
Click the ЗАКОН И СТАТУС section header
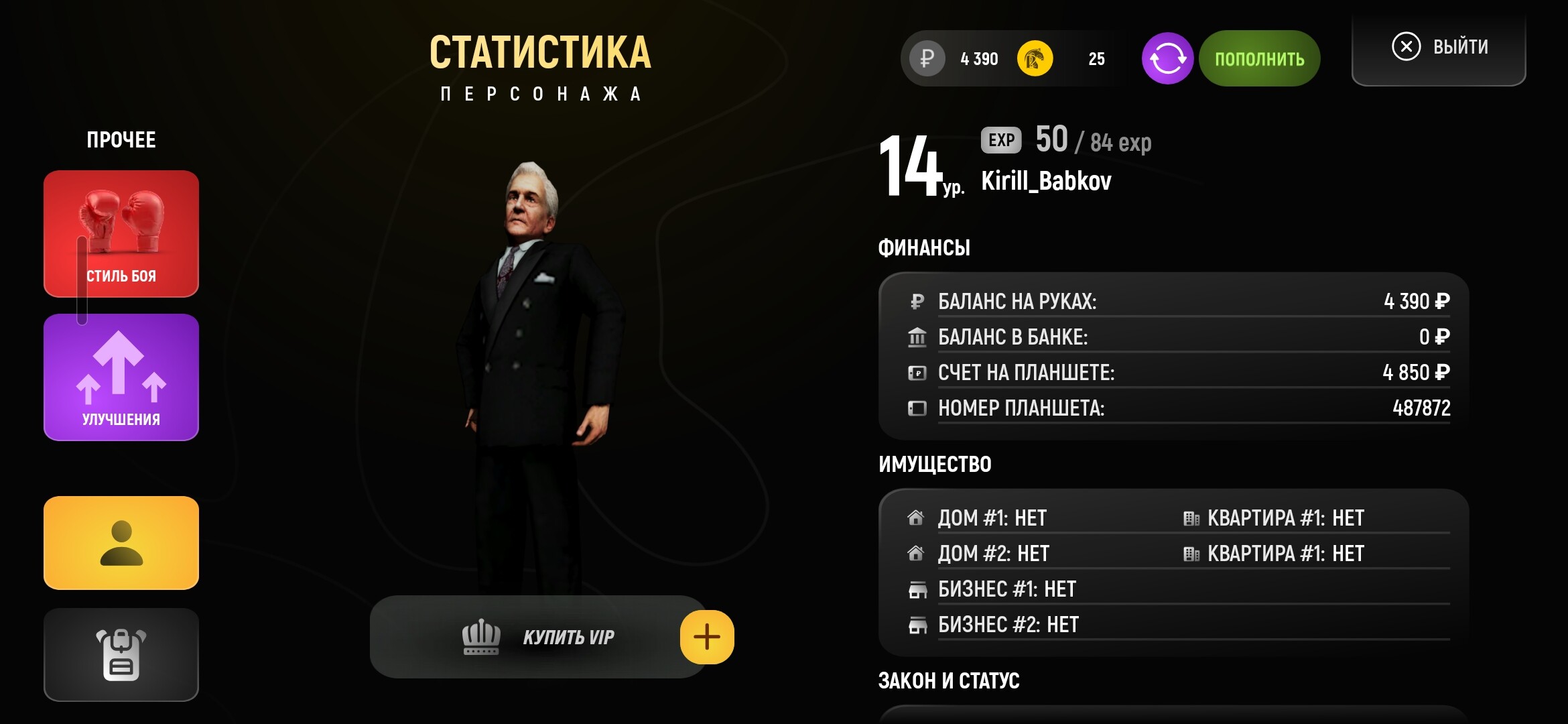click(950, 680)
